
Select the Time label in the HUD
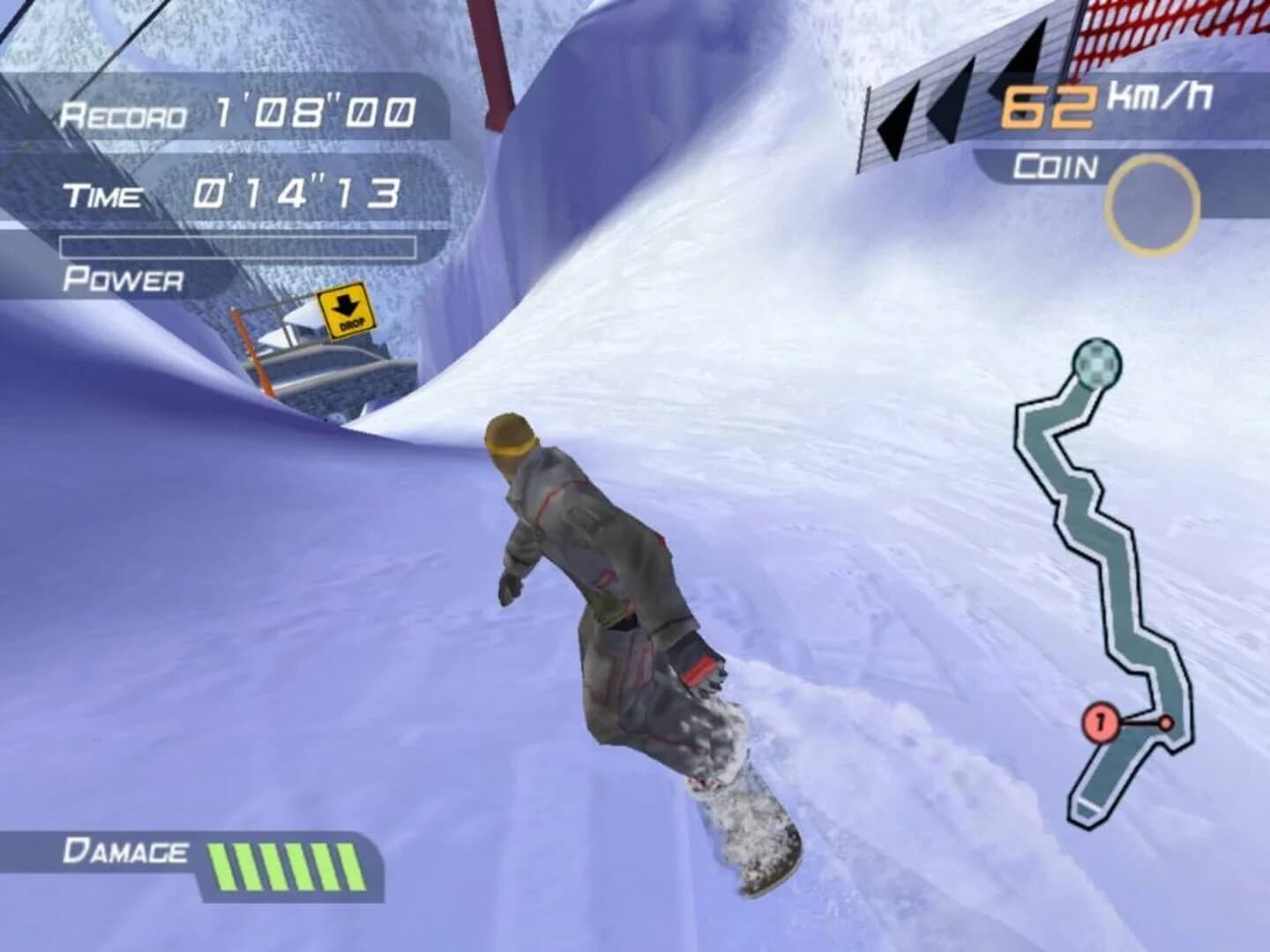click(x=103, y=195)
